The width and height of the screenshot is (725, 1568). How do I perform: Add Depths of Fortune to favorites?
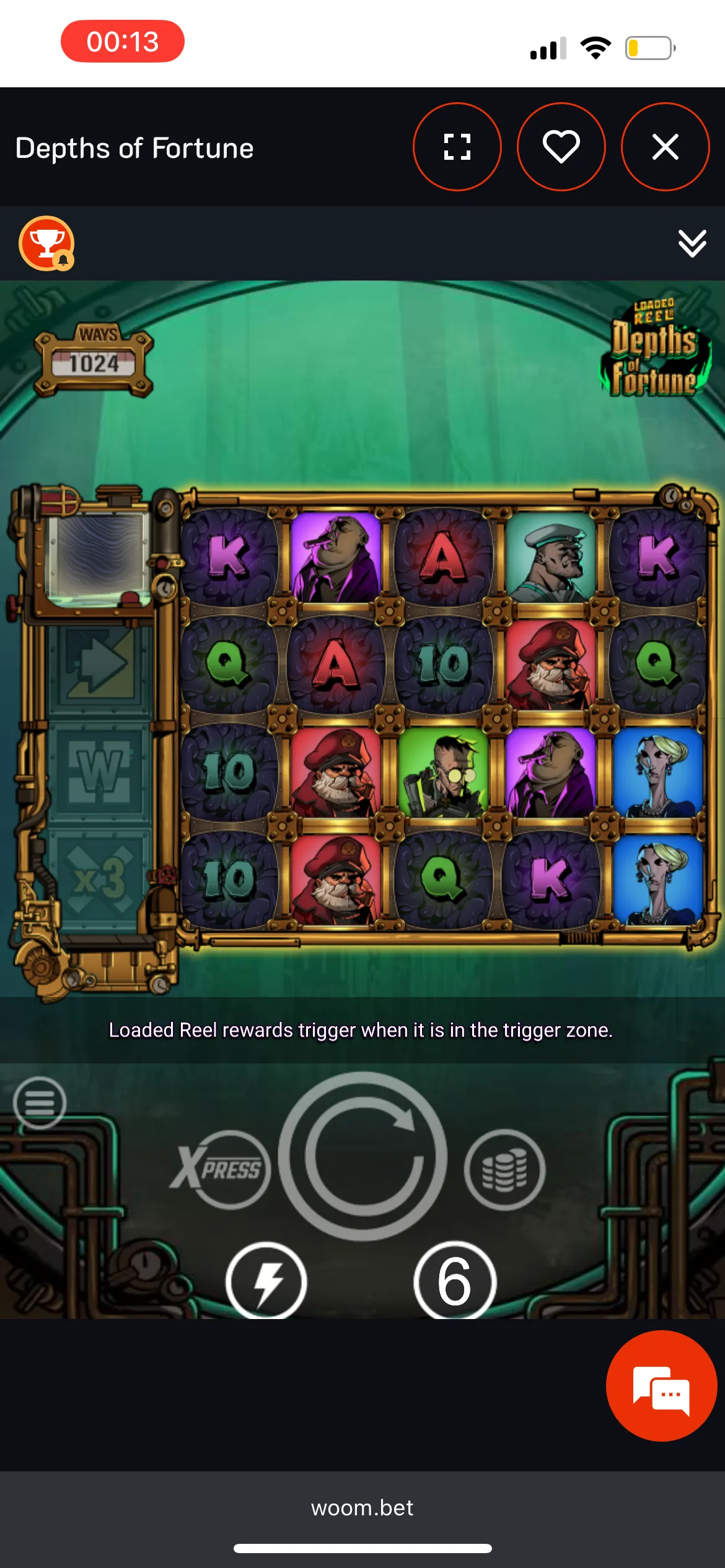561,147
